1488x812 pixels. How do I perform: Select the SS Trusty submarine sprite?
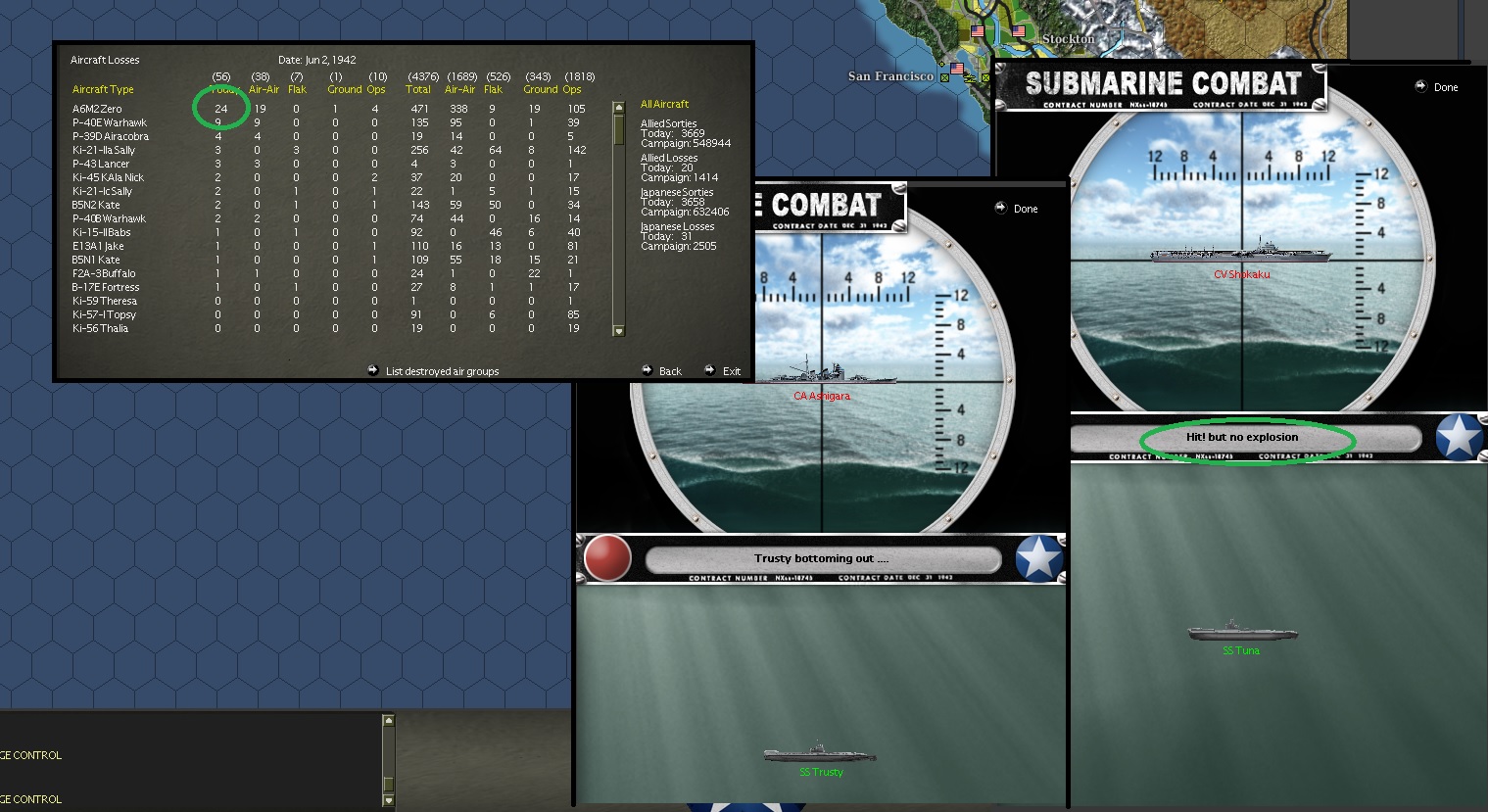[x=818, y=753]
